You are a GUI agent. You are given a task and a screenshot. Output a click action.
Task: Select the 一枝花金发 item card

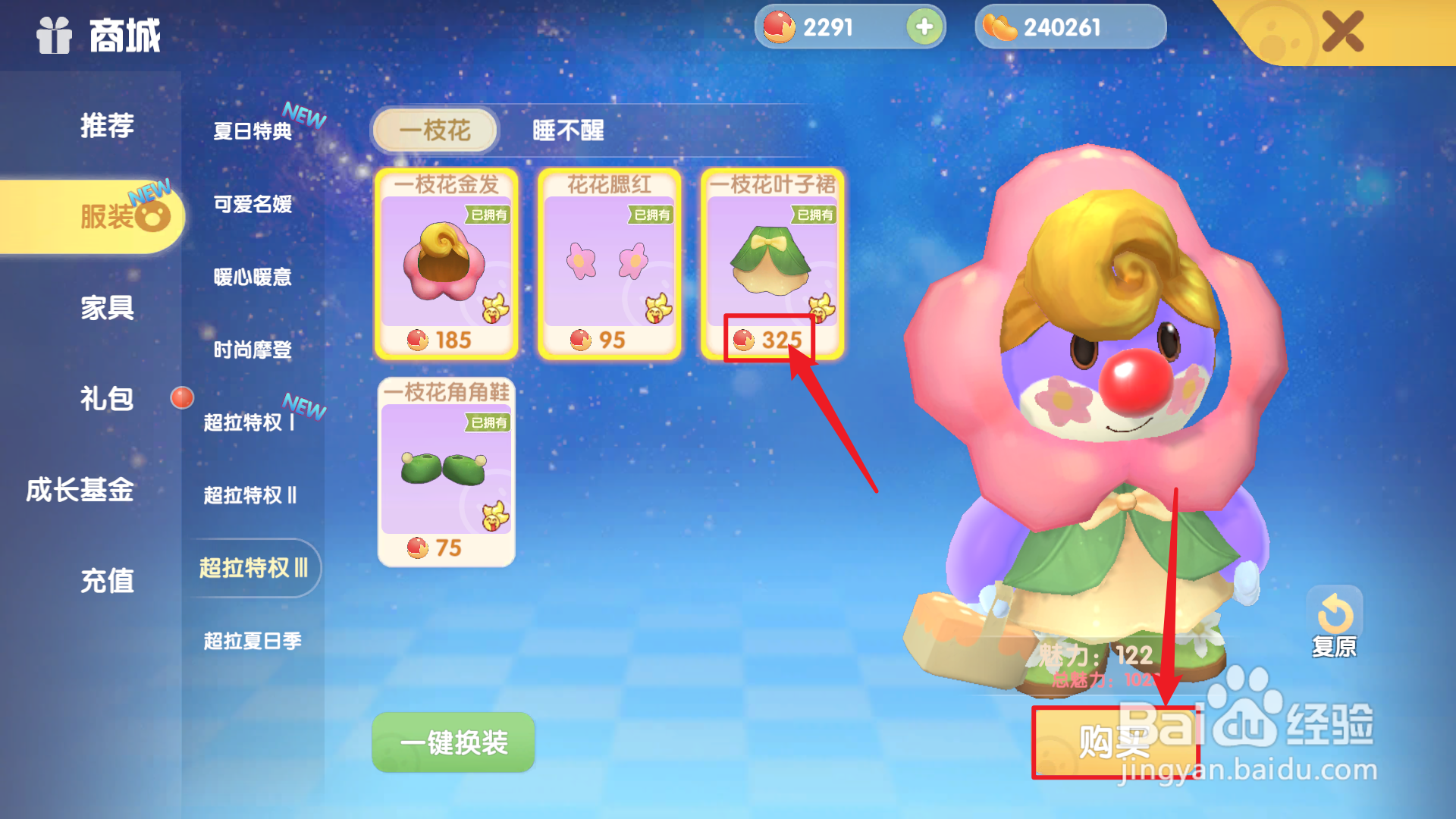click(446, 265)
